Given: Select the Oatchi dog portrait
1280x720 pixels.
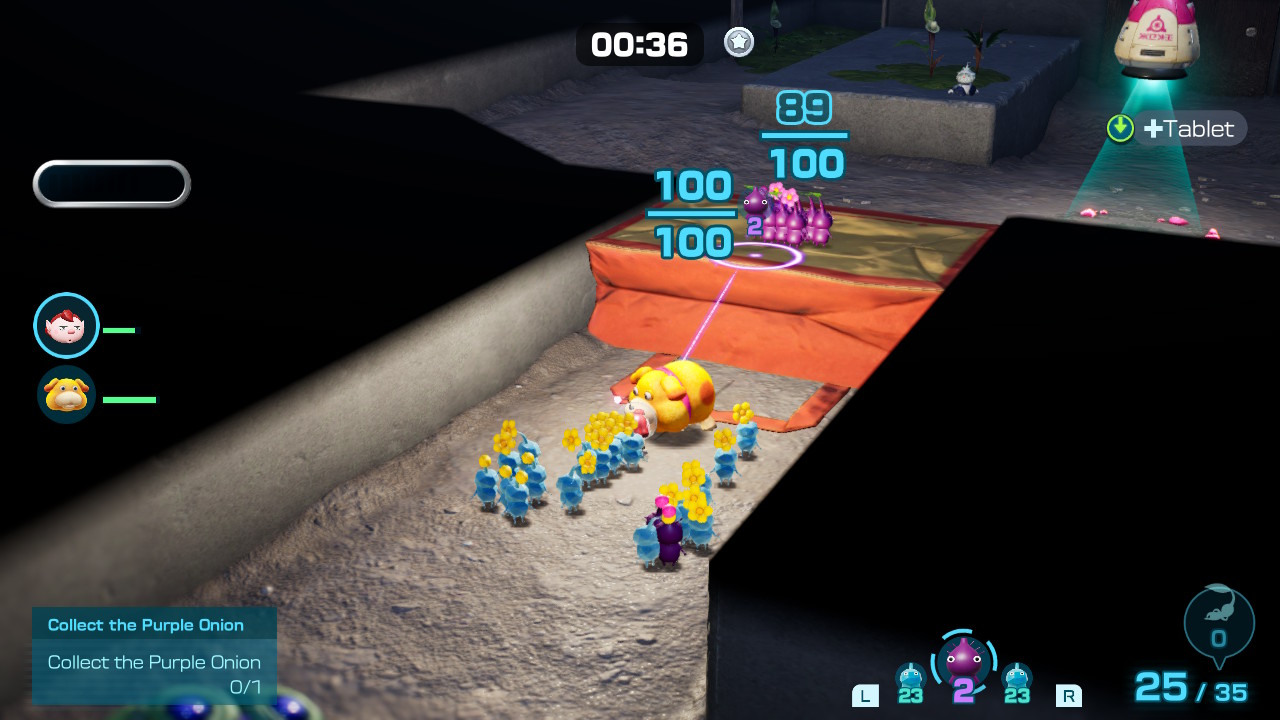Looking at the screenshot, I should coord(66,398).
